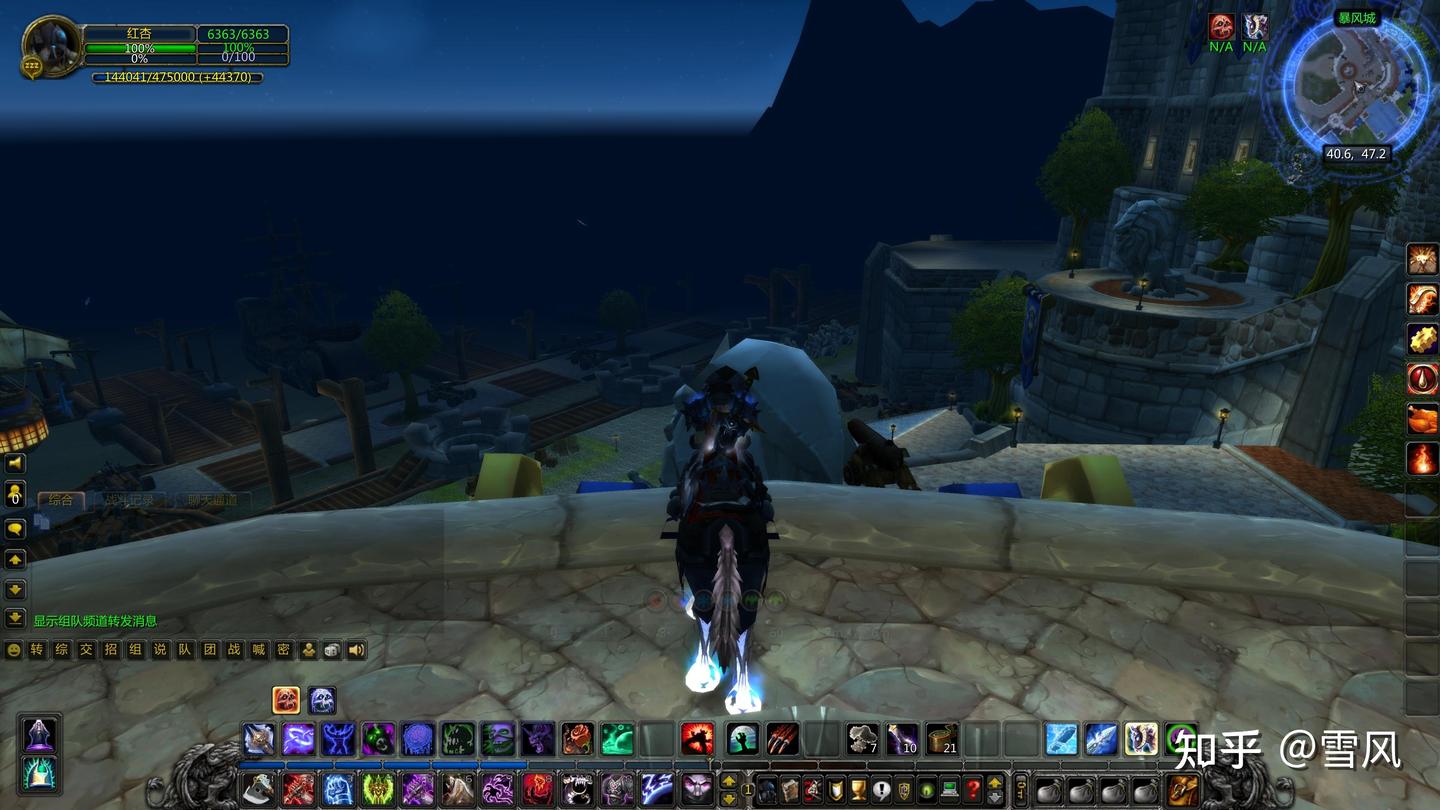Switch to the 密 whisper channel
The width and height of the screenshot is (1440, 810).
click(284, 650)
